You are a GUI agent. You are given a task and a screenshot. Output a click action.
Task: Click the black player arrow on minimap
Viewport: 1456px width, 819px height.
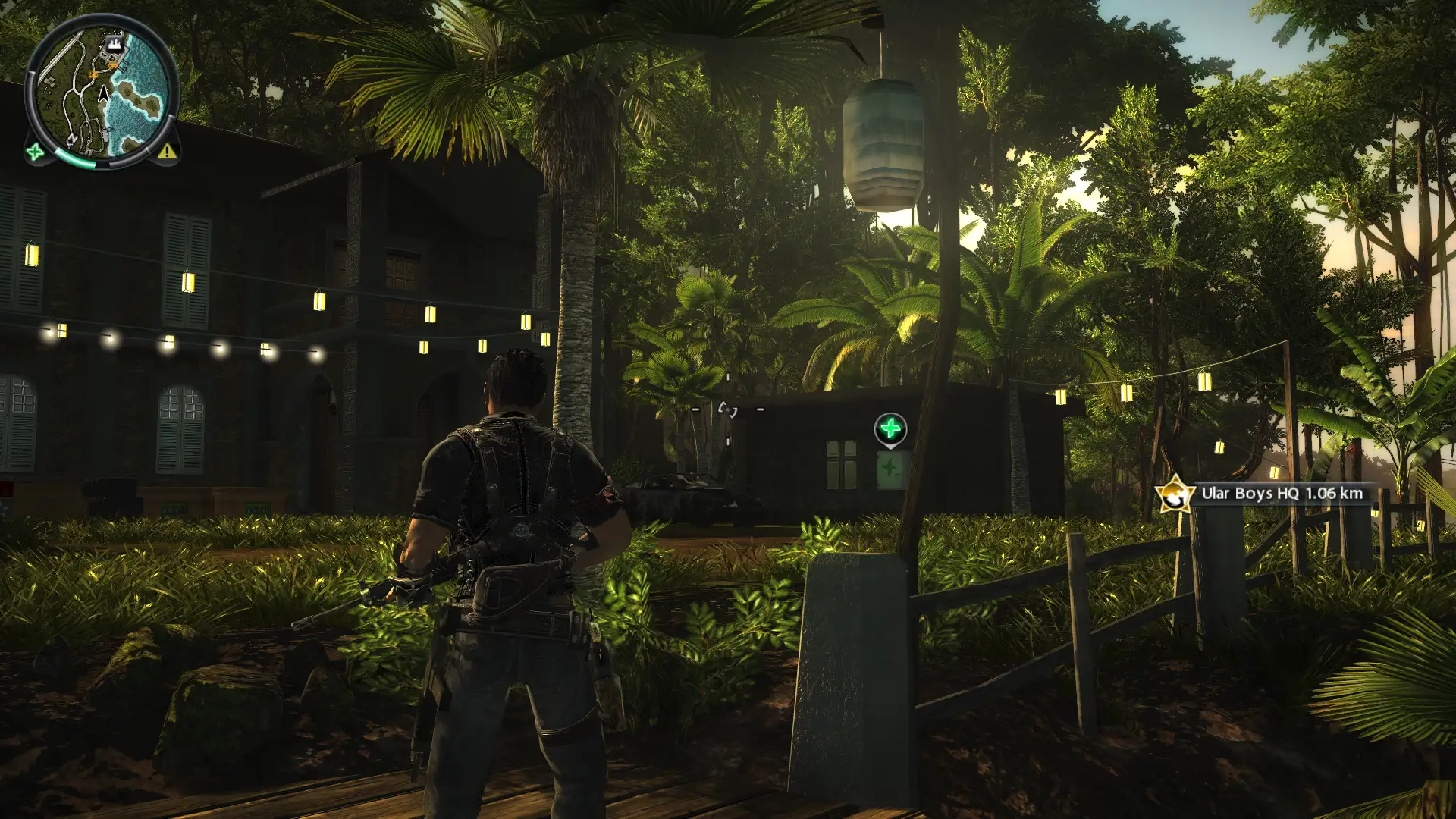tap(104, 94)
